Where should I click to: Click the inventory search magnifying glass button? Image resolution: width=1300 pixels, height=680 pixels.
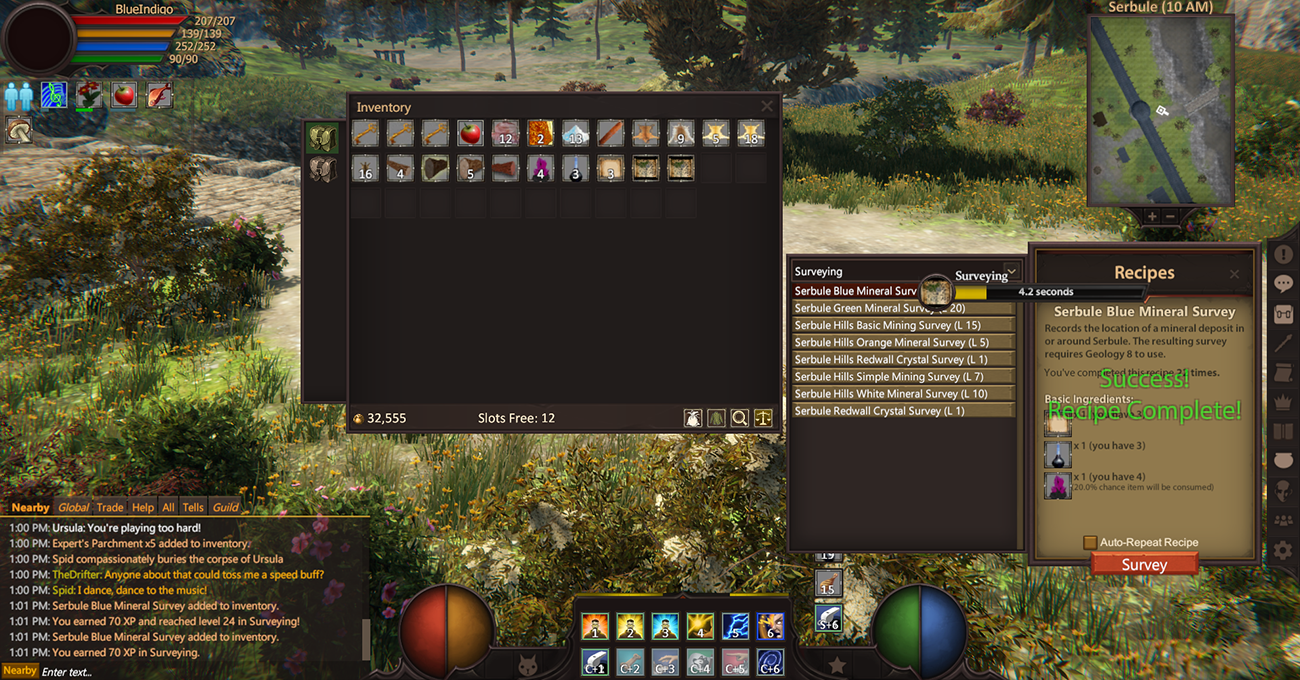(740, 418)
